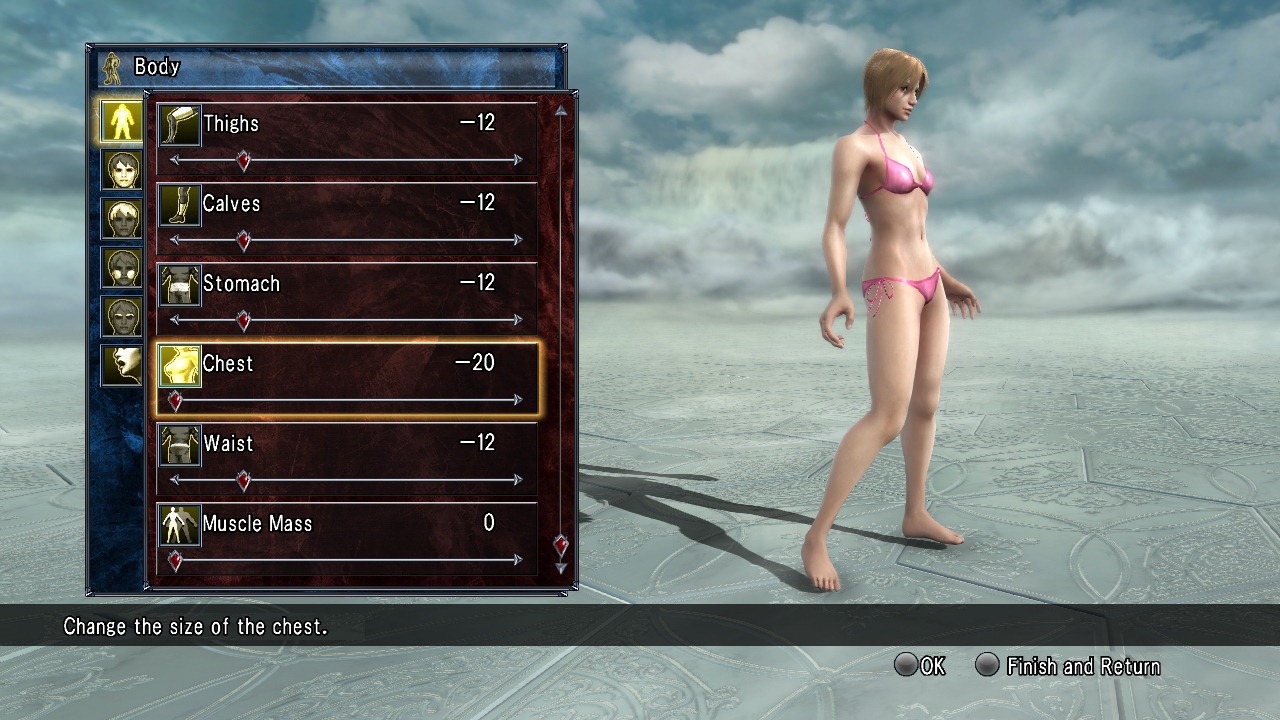
Task: Switch to the side-profile mouth tab
Action: (x=122, y=366)
